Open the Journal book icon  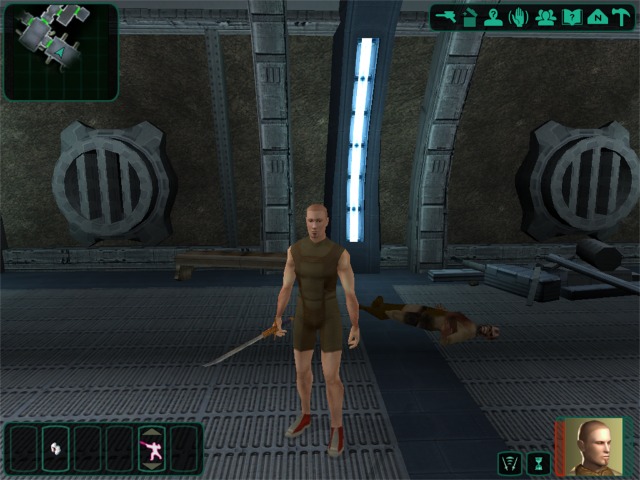pos(572,16)
